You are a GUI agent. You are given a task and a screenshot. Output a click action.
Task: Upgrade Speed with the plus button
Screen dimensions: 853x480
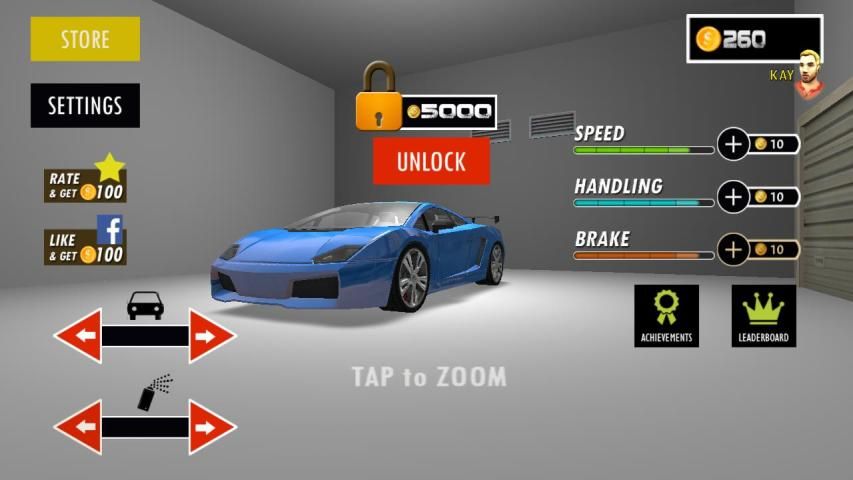click(x=734, y=145)
